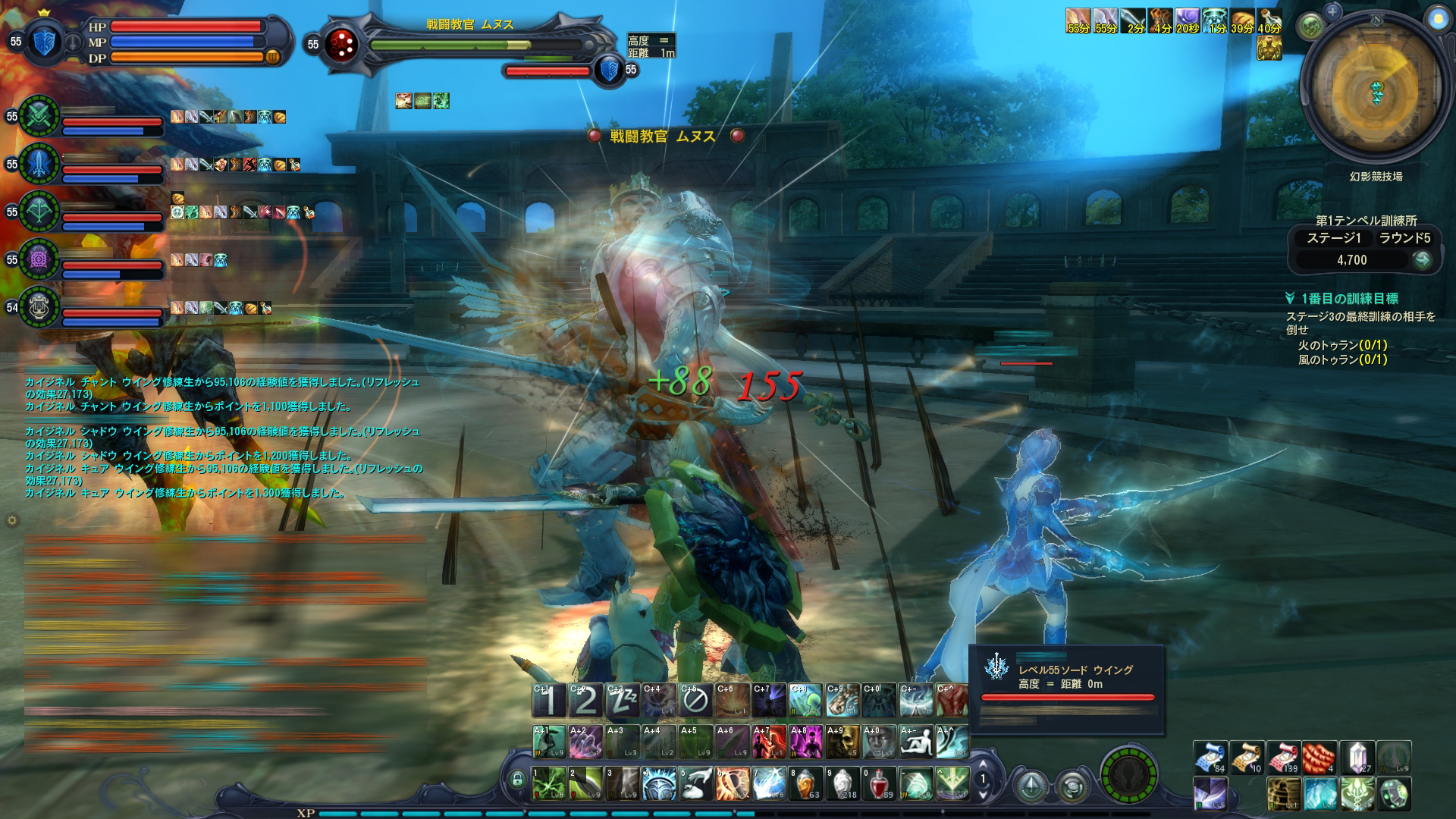The width and height of the screenshot is (1456, 819).
Task: Activate the sitting figure rest skill
Action: (x=916, y=742)
